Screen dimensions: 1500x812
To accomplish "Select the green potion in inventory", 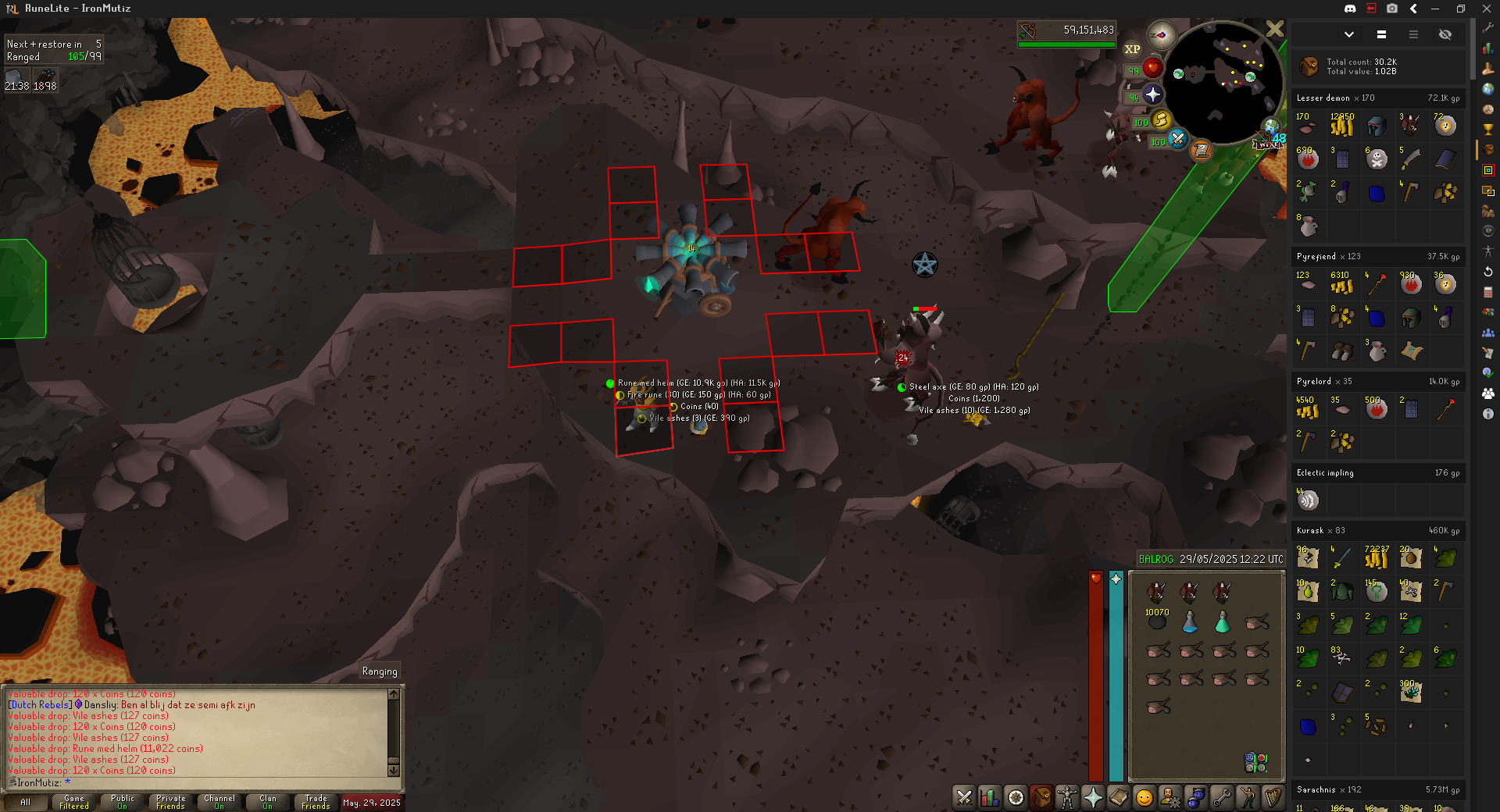I will click(x=1223, y=622).
